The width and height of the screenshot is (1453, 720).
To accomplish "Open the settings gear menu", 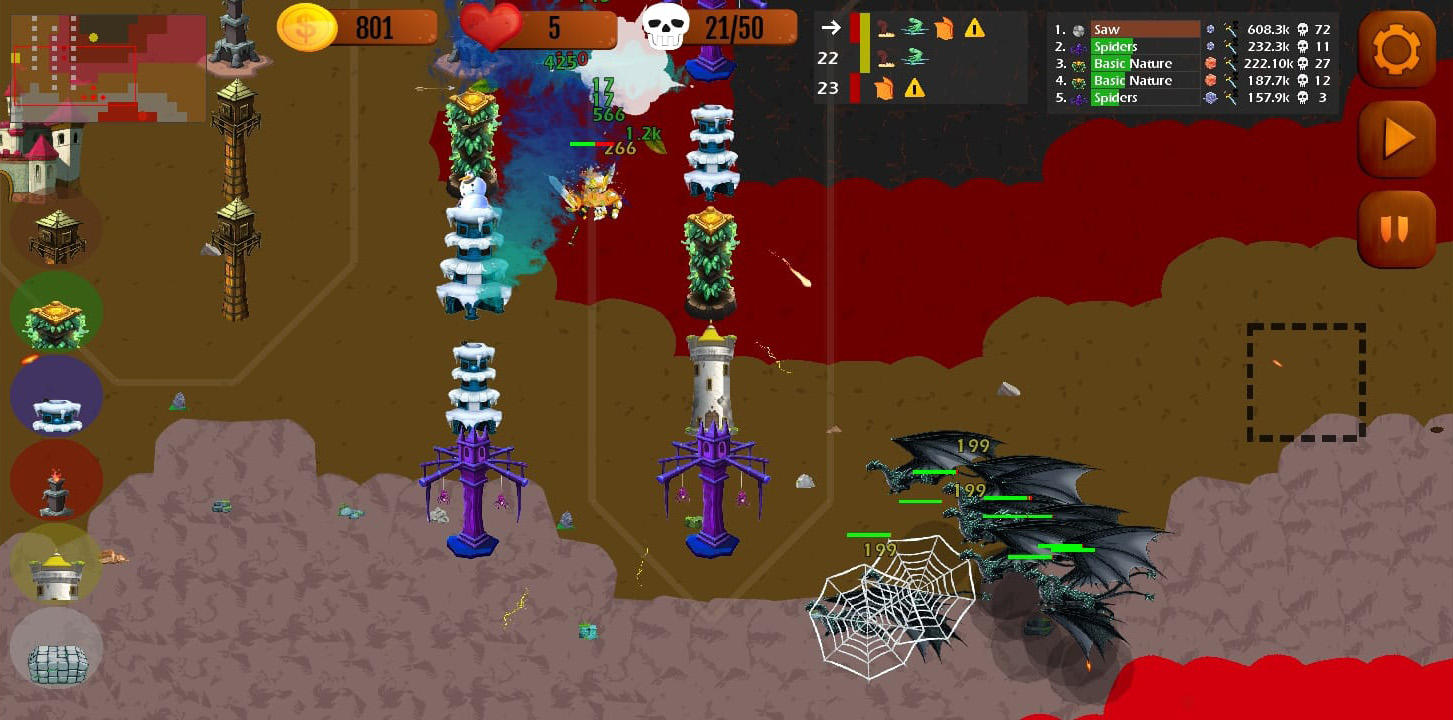I will (x=1396, y=48).
